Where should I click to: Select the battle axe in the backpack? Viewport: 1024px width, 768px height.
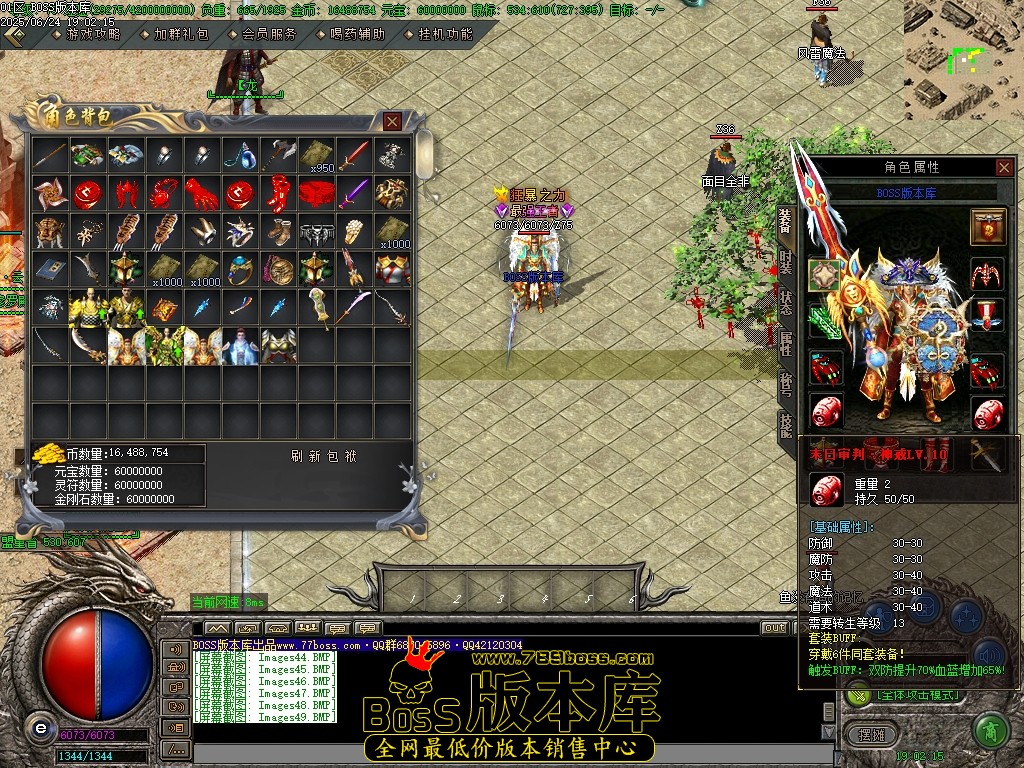tap(278, 155)
